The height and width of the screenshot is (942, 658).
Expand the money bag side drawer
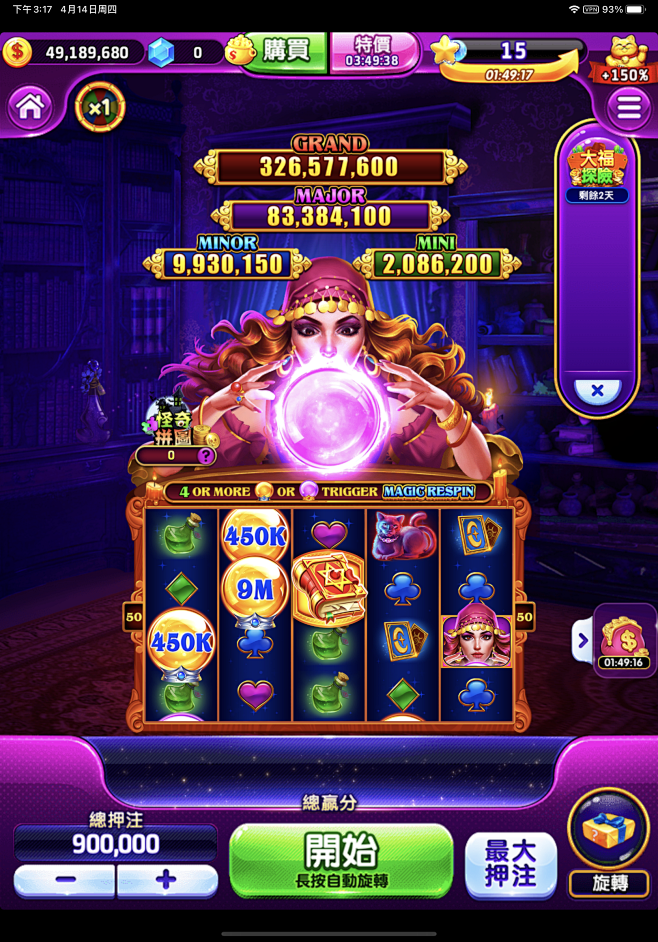(582, 640)
